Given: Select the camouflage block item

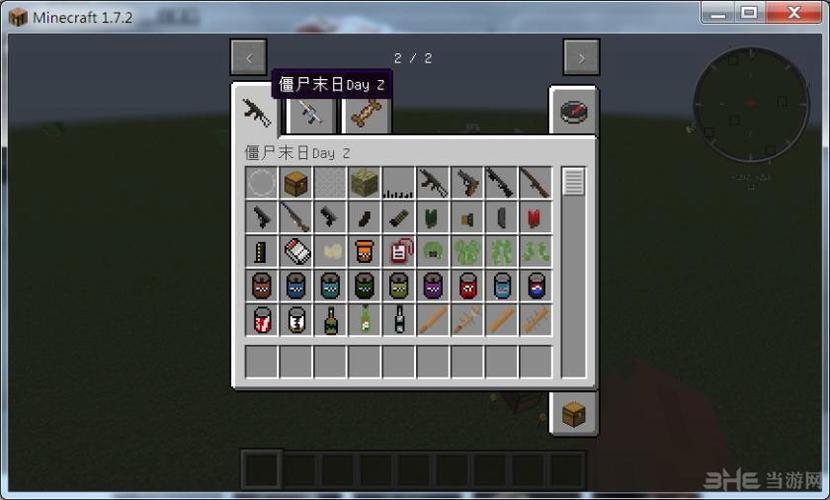Looking at the screenshot, I should (364, 183).
